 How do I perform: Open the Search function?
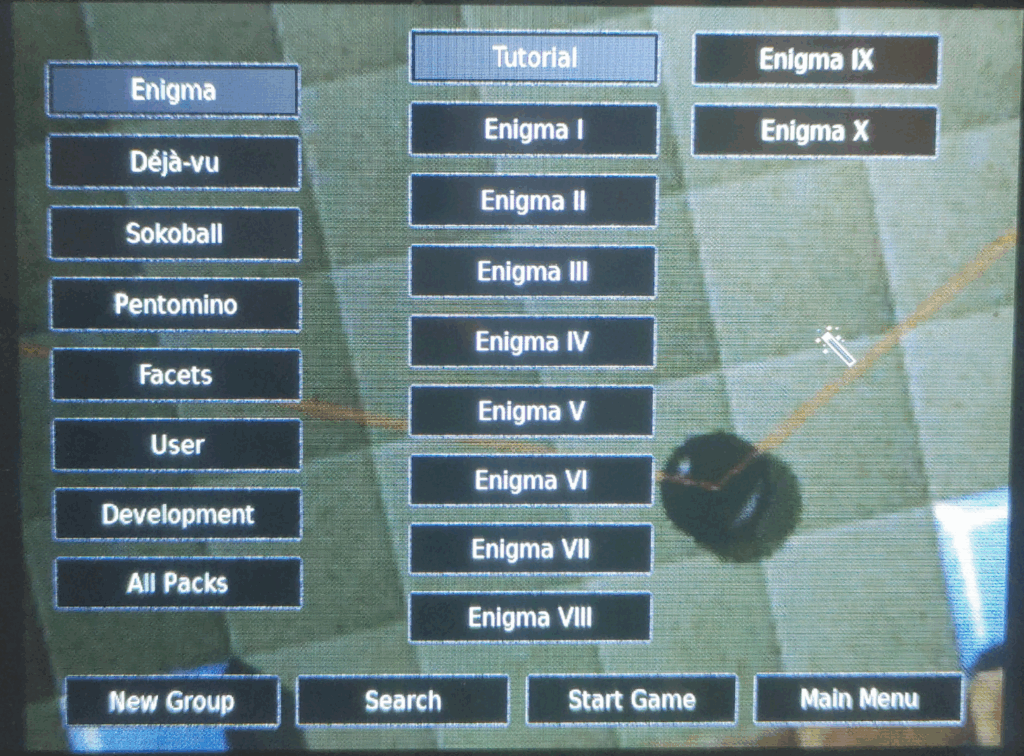click(403, 700)
